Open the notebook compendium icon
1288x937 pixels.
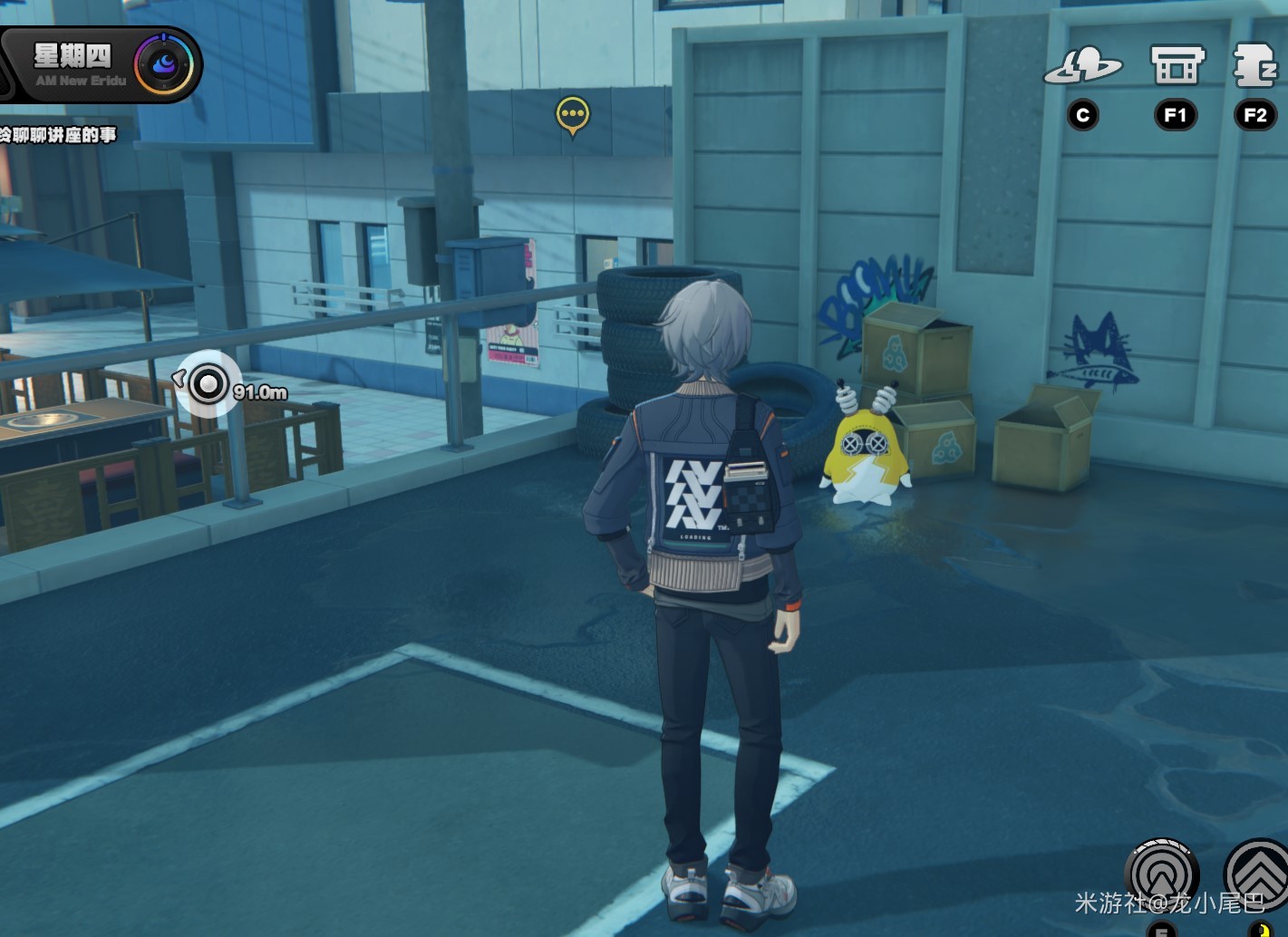pos(1255,66)
